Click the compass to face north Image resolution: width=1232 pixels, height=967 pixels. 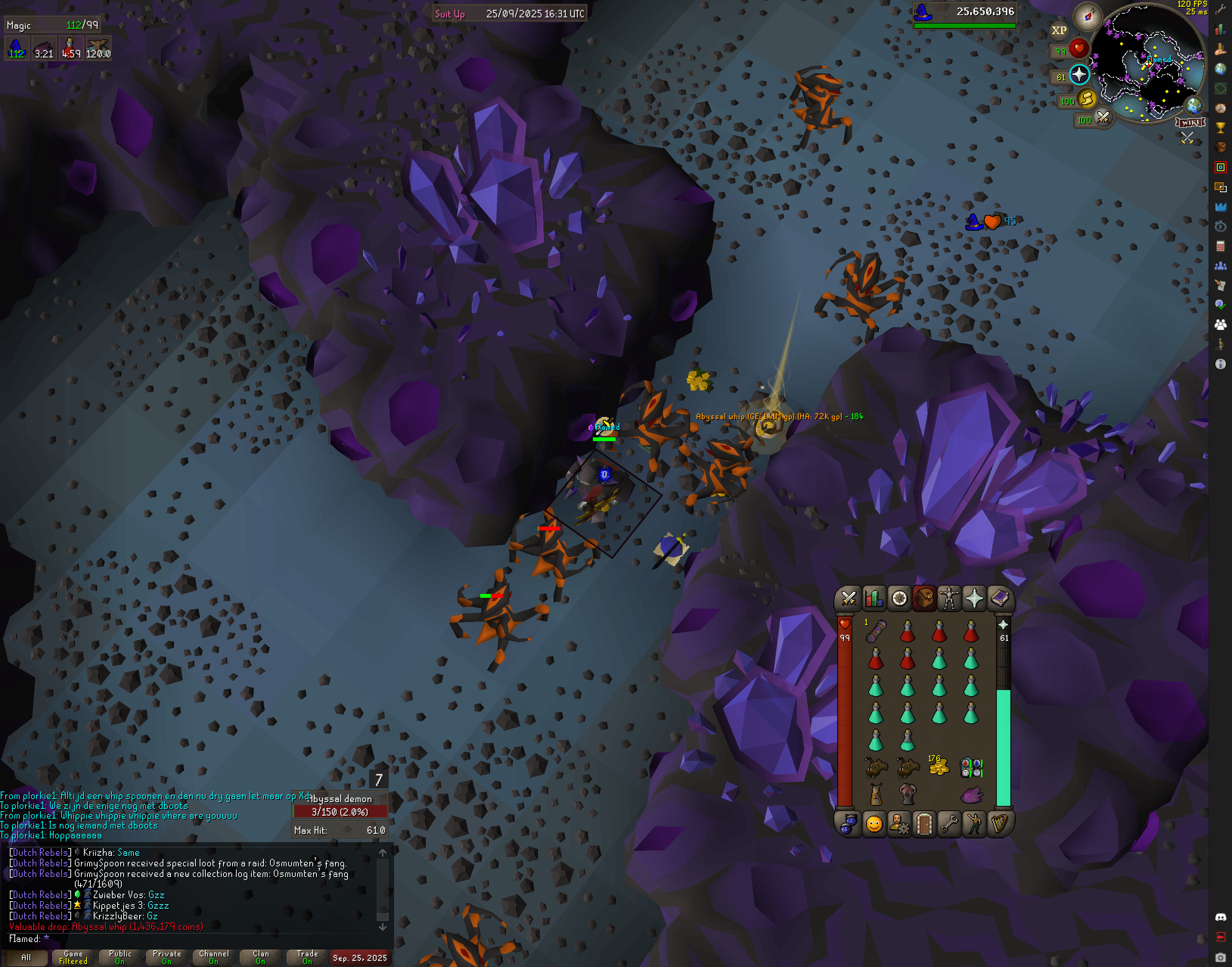[x=1087, y=16]
